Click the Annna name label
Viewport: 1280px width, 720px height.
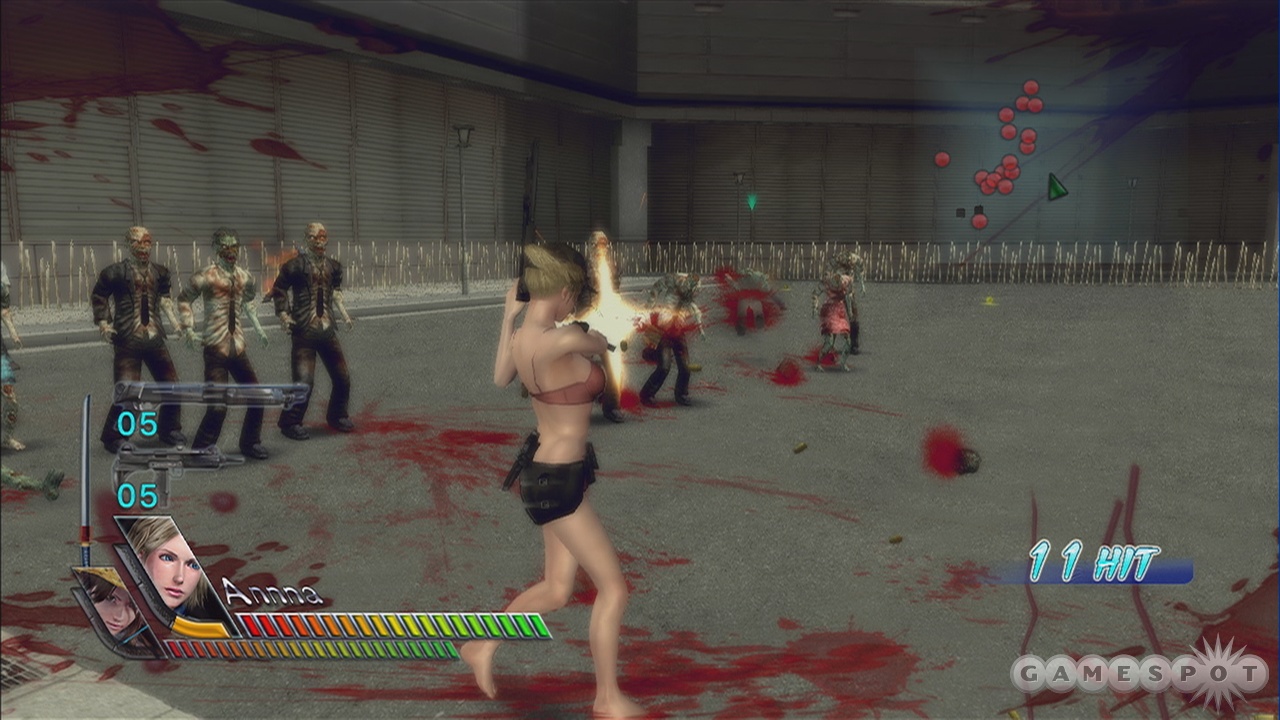270,592
